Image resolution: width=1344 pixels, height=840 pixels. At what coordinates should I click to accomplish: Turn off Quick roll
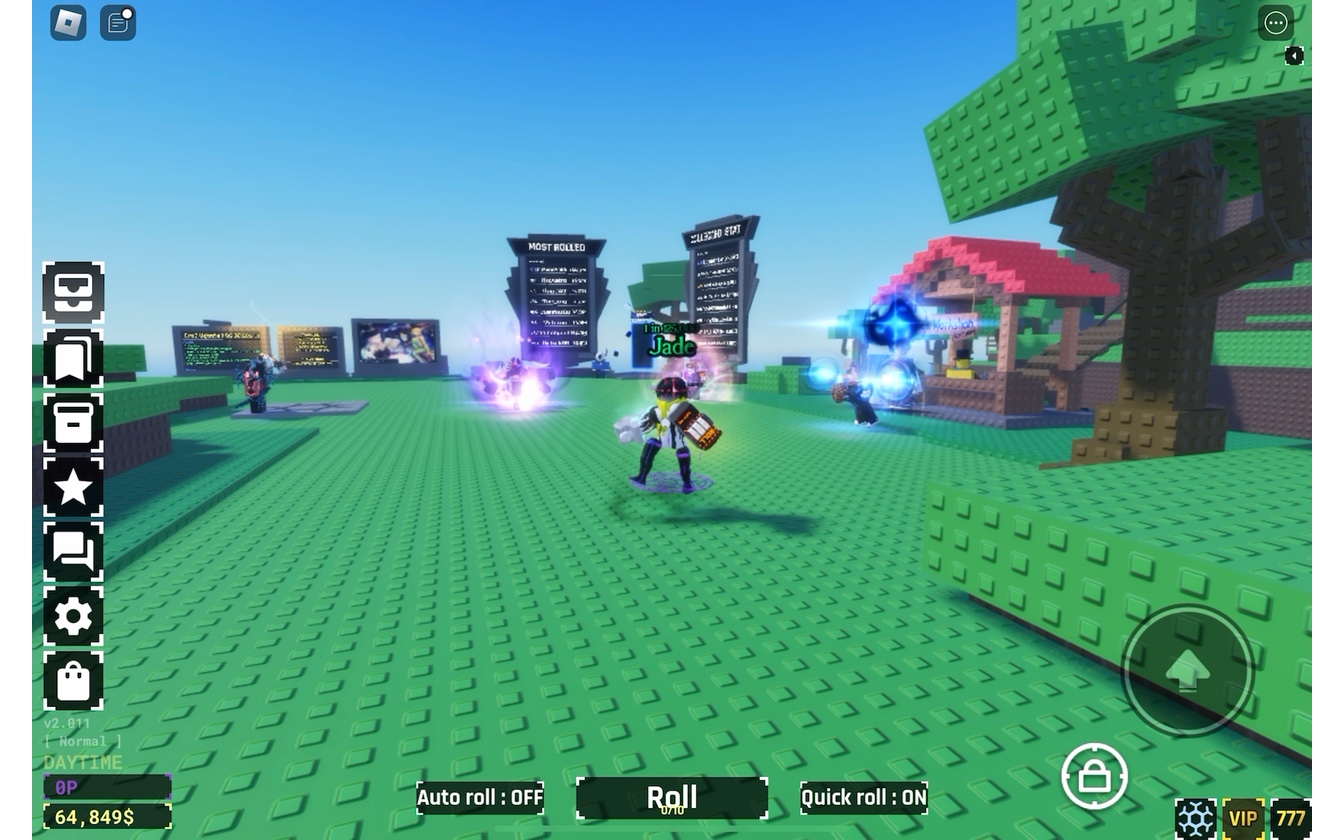tap(864, 798)
